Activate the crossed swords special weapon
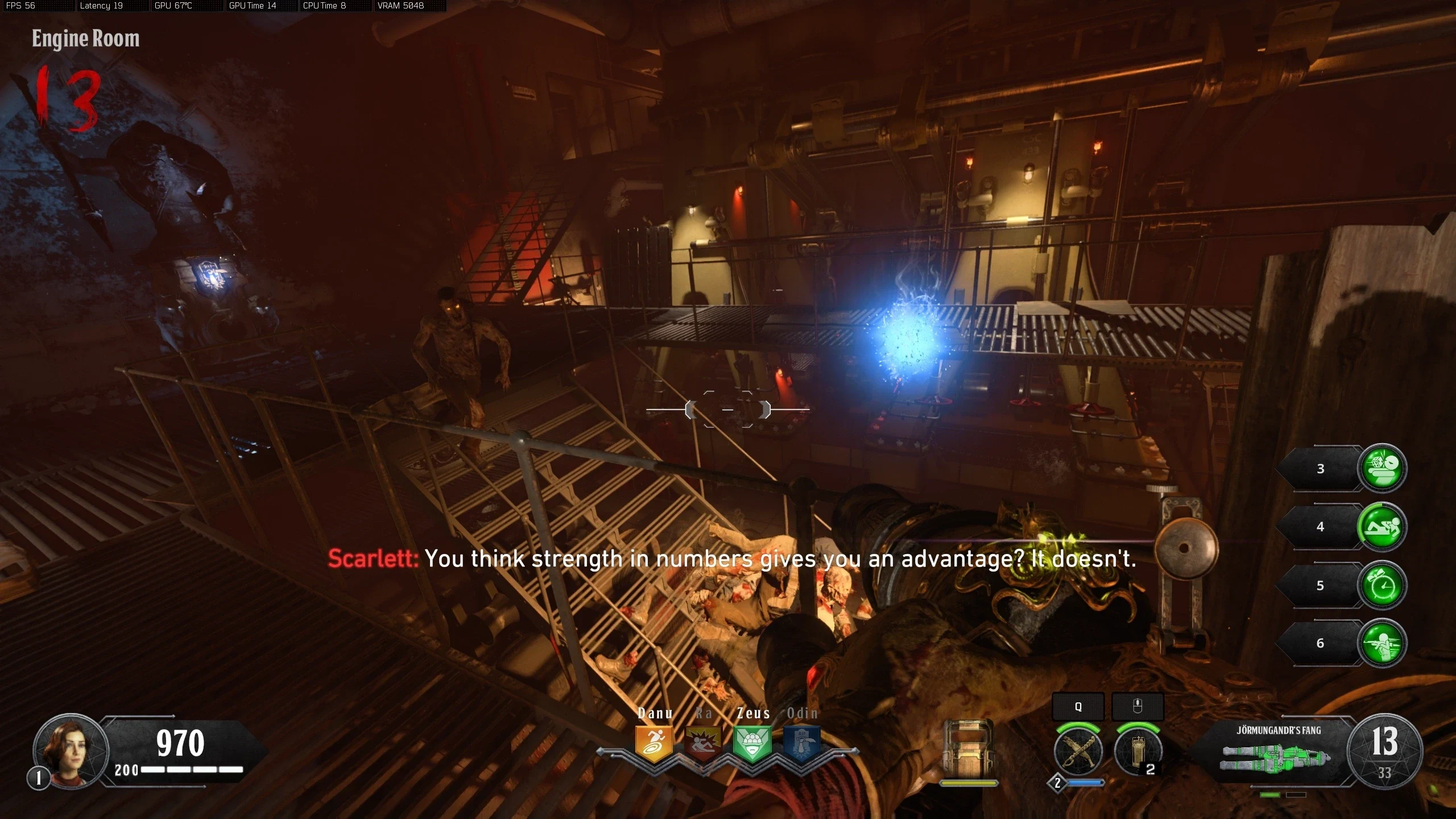The width and height of the screenshot is (1456, 819). click(x=1078, y=751)
